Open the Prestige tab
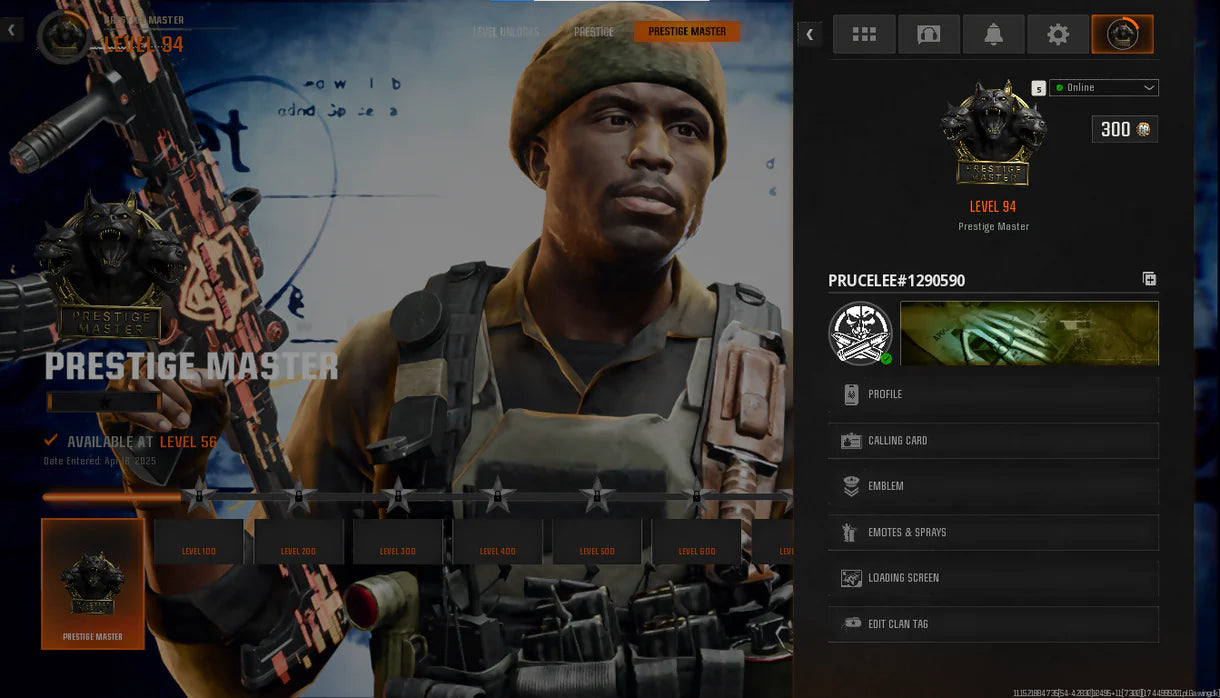1220x698 pixels. 594,32
